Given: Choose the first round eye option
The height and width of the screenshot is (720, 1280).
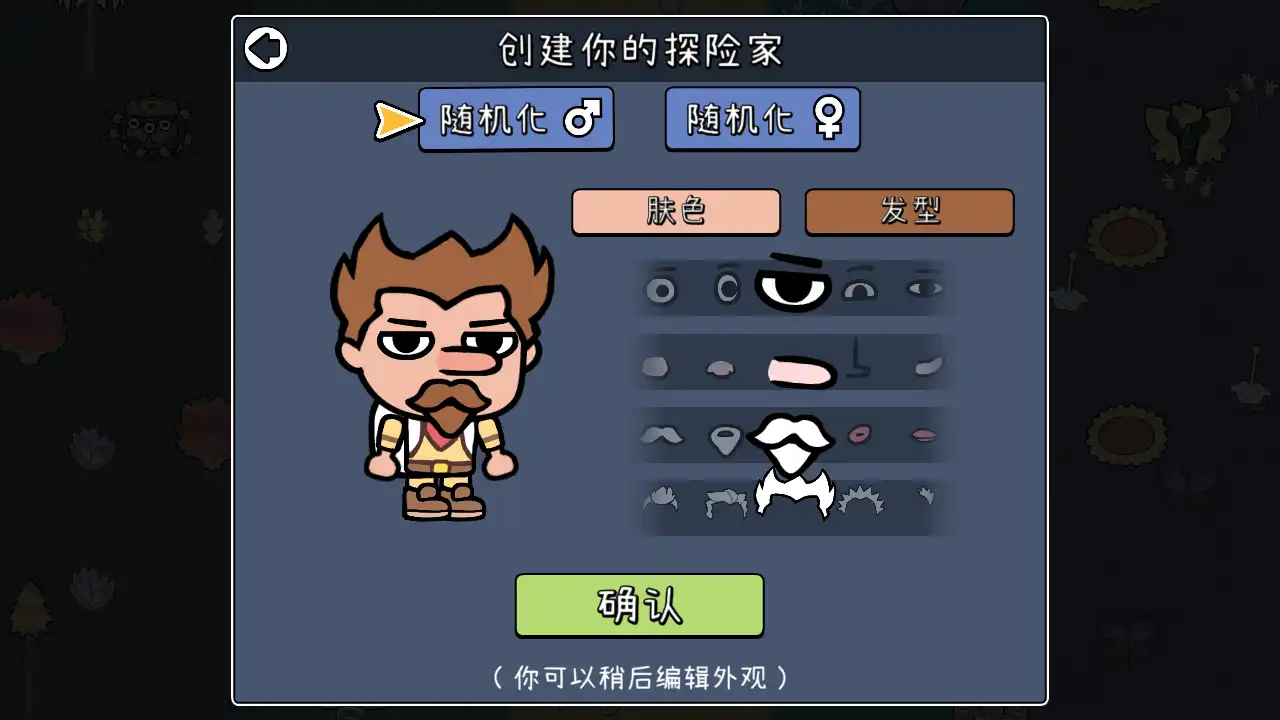Looking at the screenshot, I should pos(660,288).
